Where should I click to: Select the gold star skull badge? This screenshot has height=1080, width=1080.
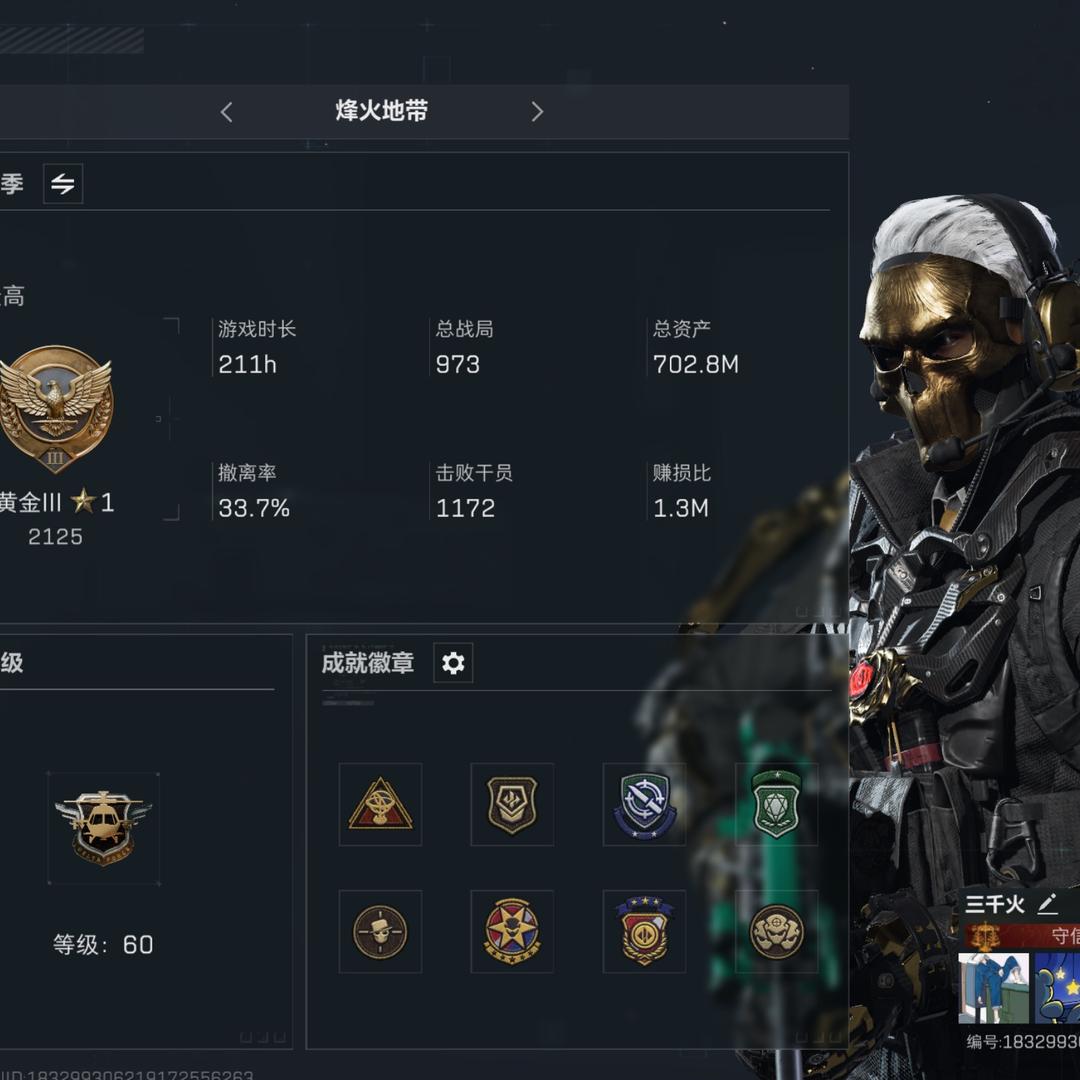point(512,931)
